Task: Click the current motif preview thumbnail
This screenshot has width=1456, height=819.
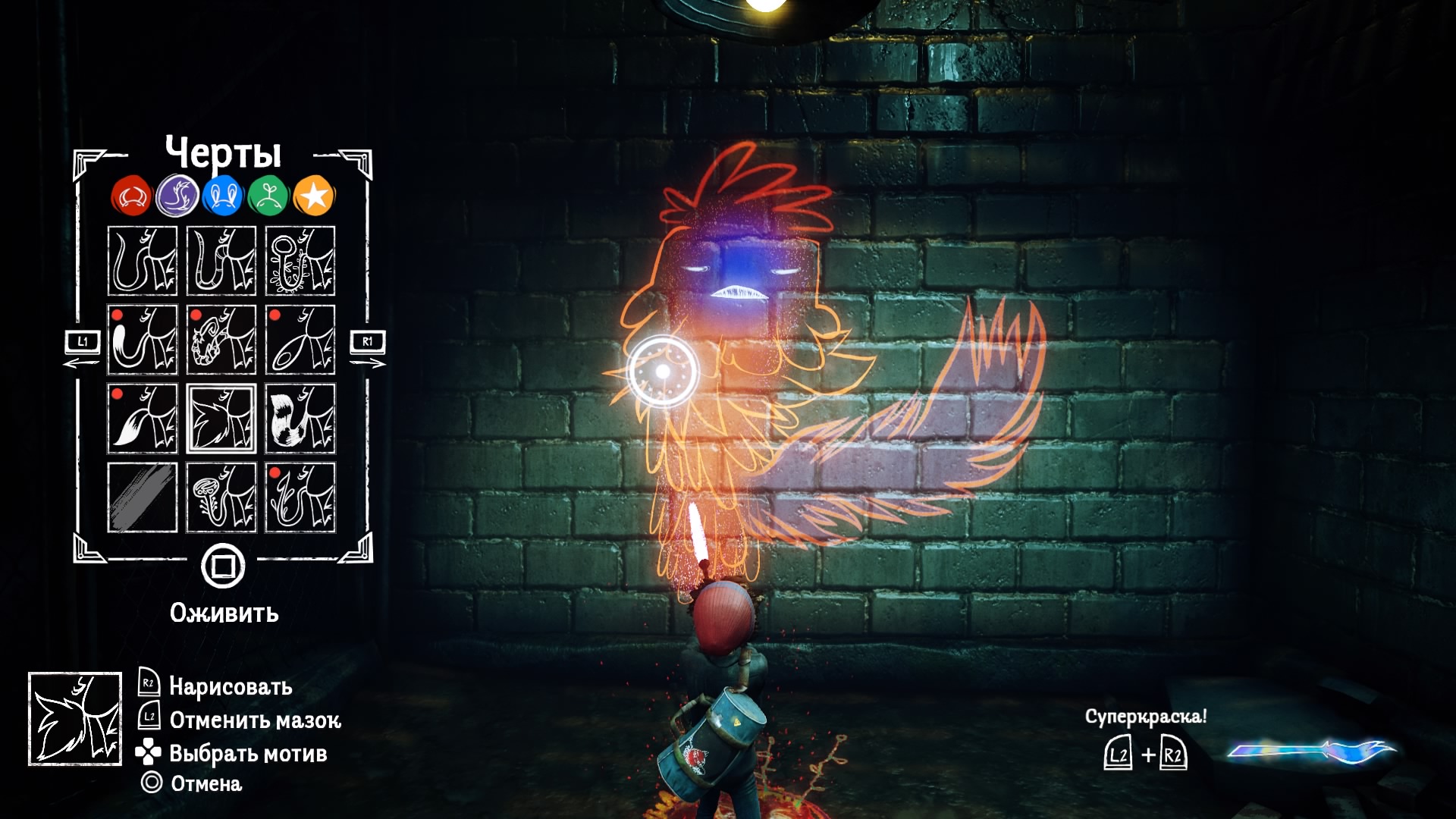Action: (75, 718)
